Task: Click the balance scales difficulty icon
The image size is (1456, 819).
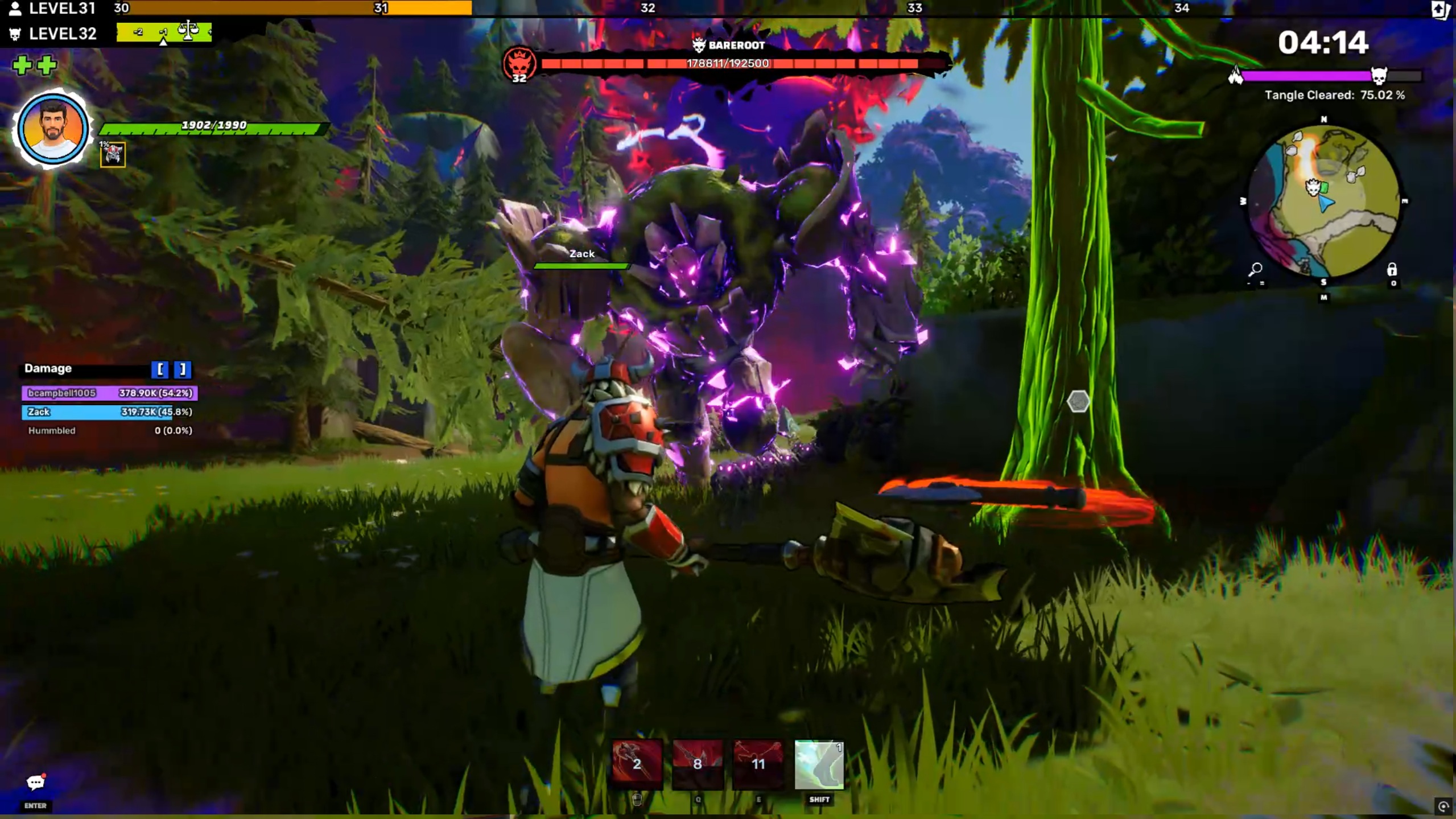Action: point(188,30)
